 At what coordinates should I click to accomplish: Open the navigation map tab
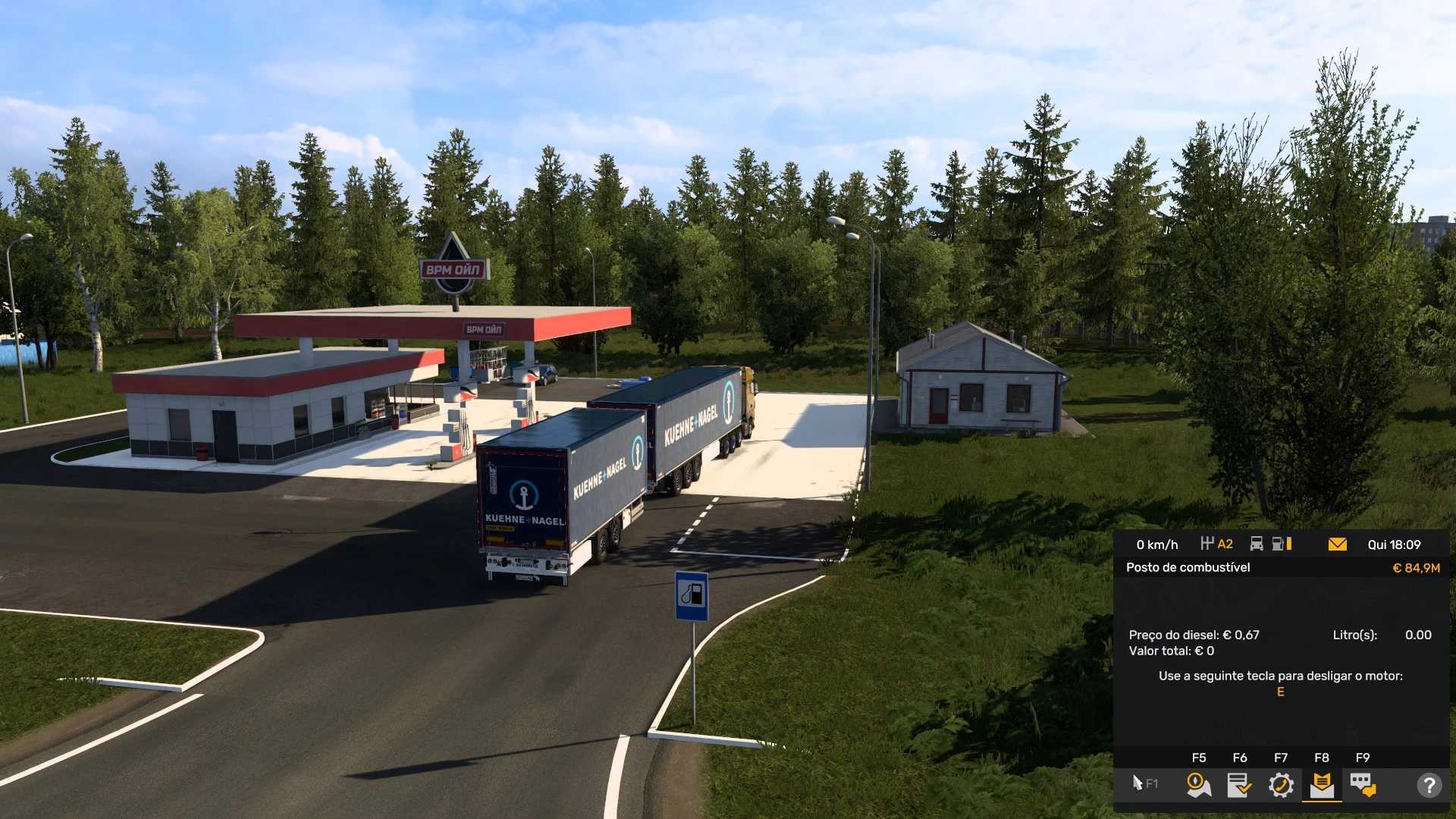click(1198, 785)
